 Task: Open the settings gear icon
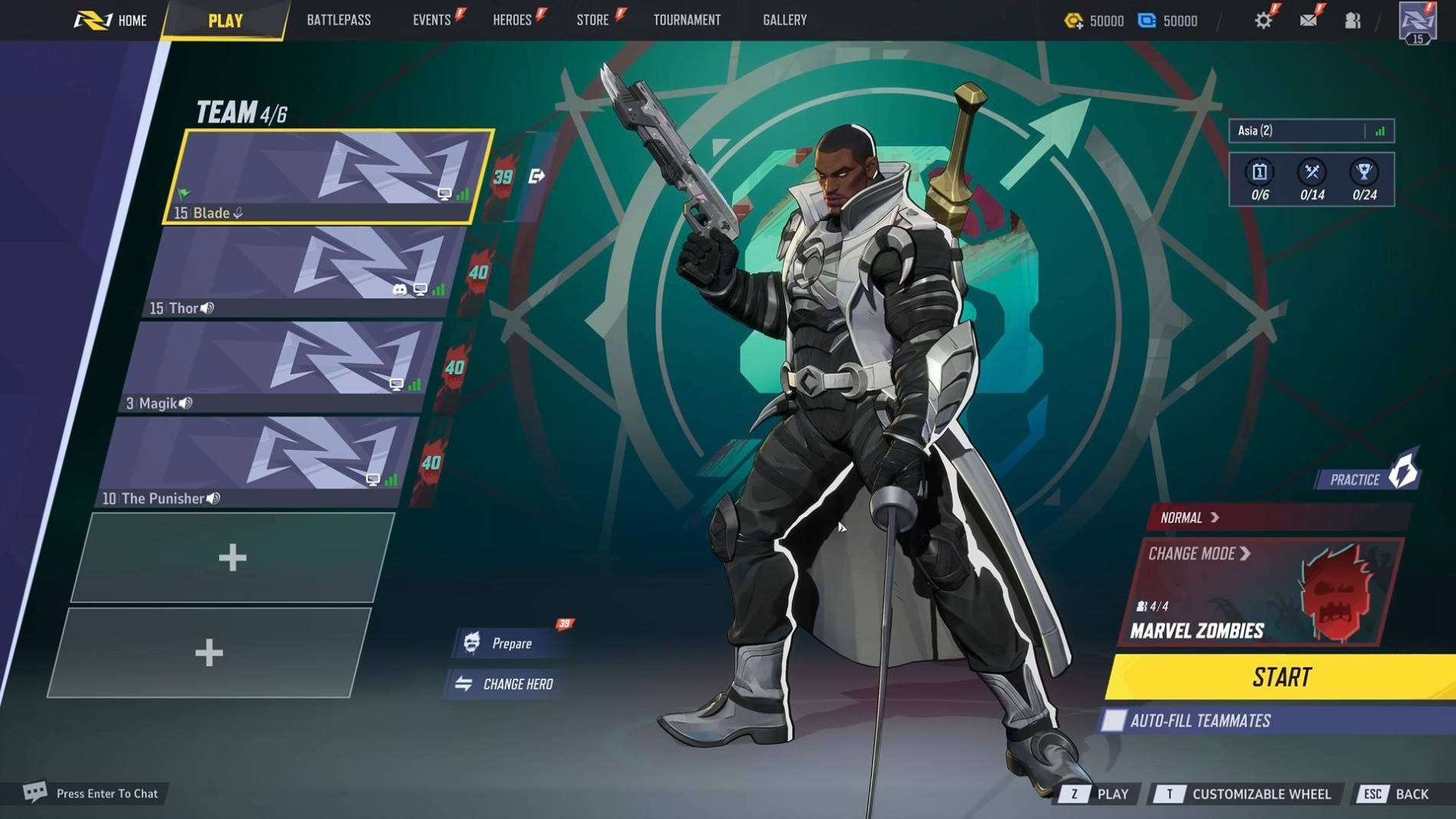click(1263, 20)
